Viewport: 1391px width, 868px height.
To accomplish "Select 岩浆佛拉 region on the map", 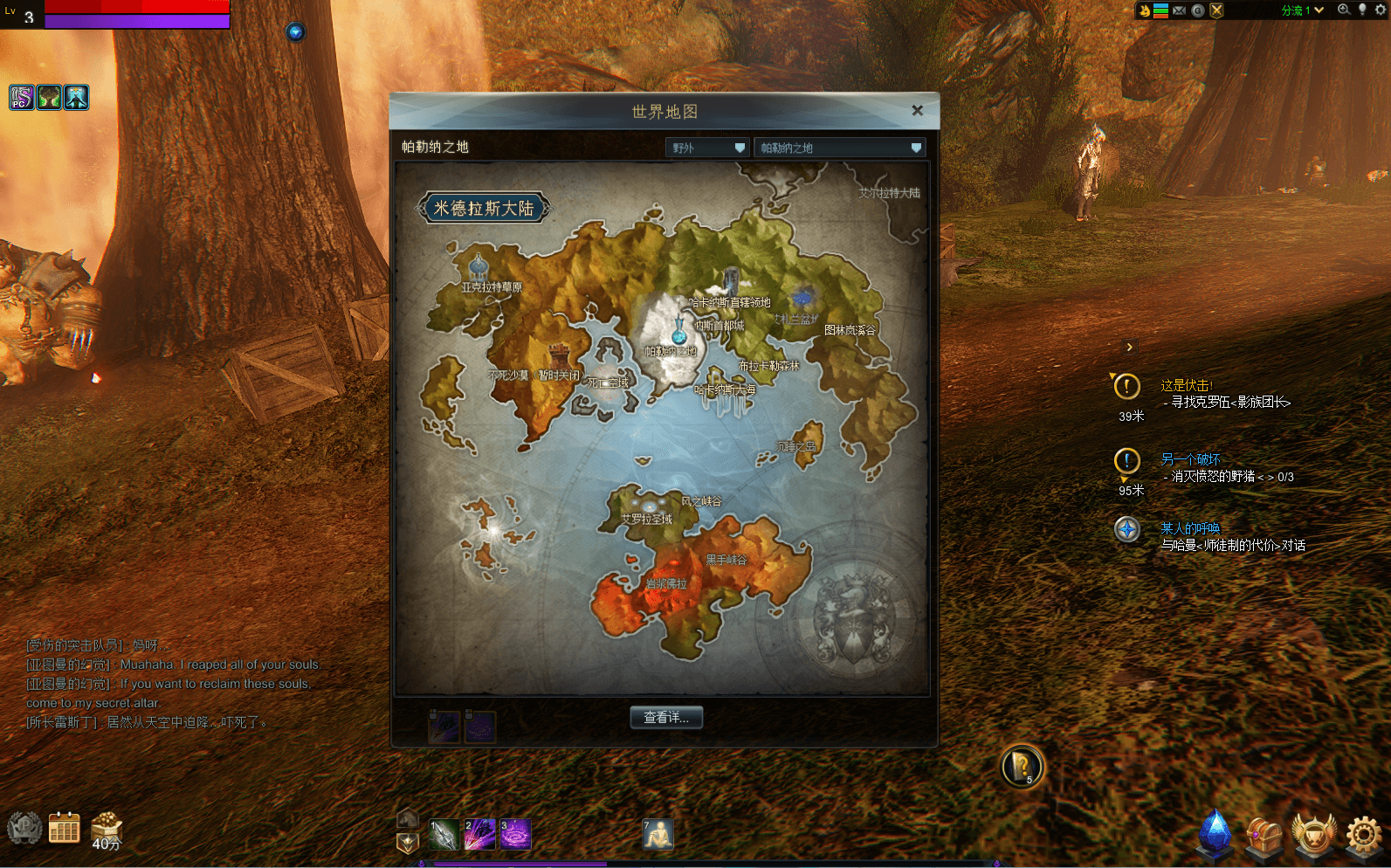I will tap(666, 583).
